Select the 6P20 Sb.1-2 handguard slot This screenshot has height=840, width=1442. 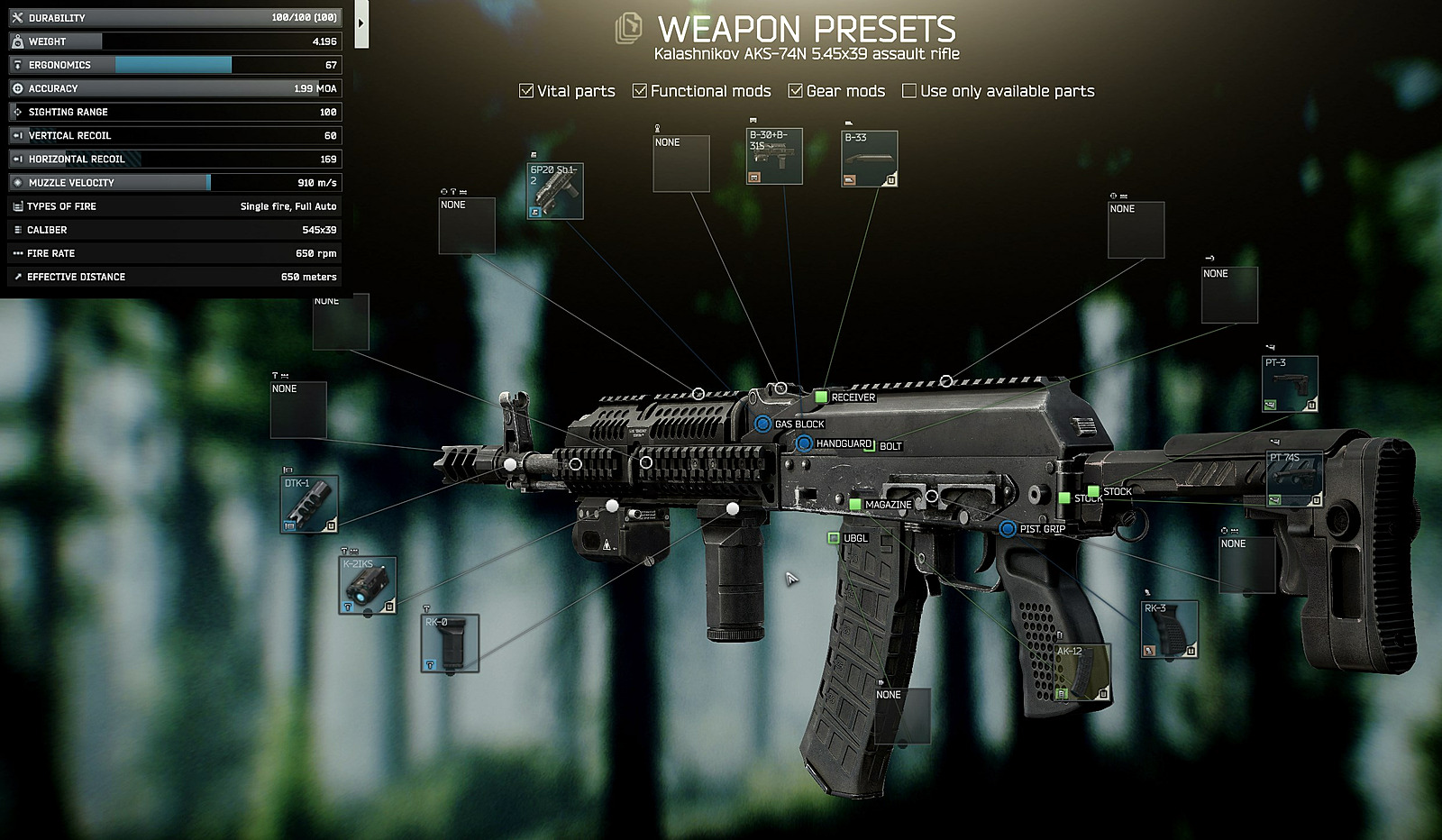pyautogui.click(x=555, y=191)
